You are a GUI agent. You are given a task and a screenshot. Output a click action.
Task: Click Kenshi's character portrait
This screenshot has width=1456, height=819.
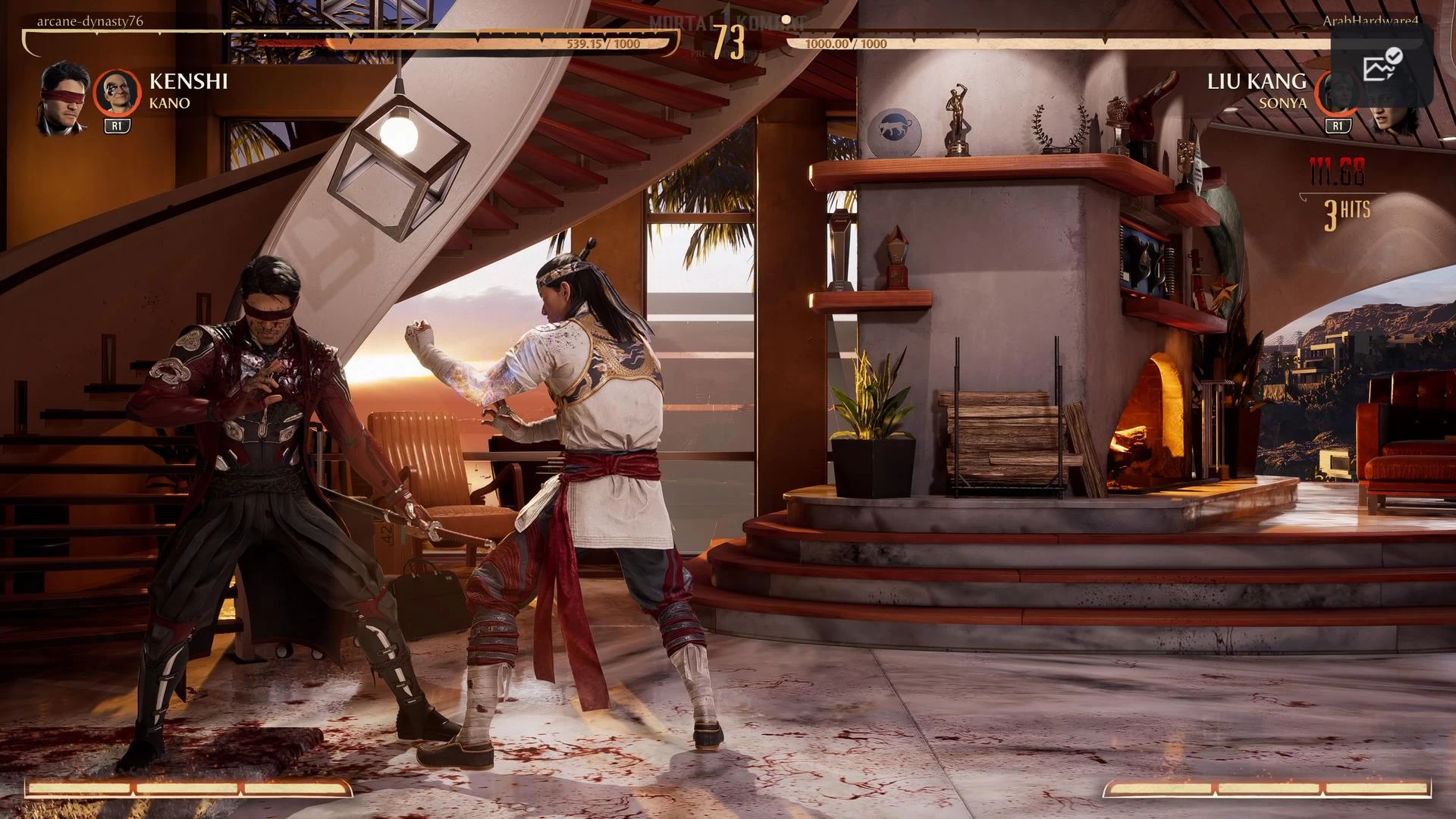tap(64, 98)
